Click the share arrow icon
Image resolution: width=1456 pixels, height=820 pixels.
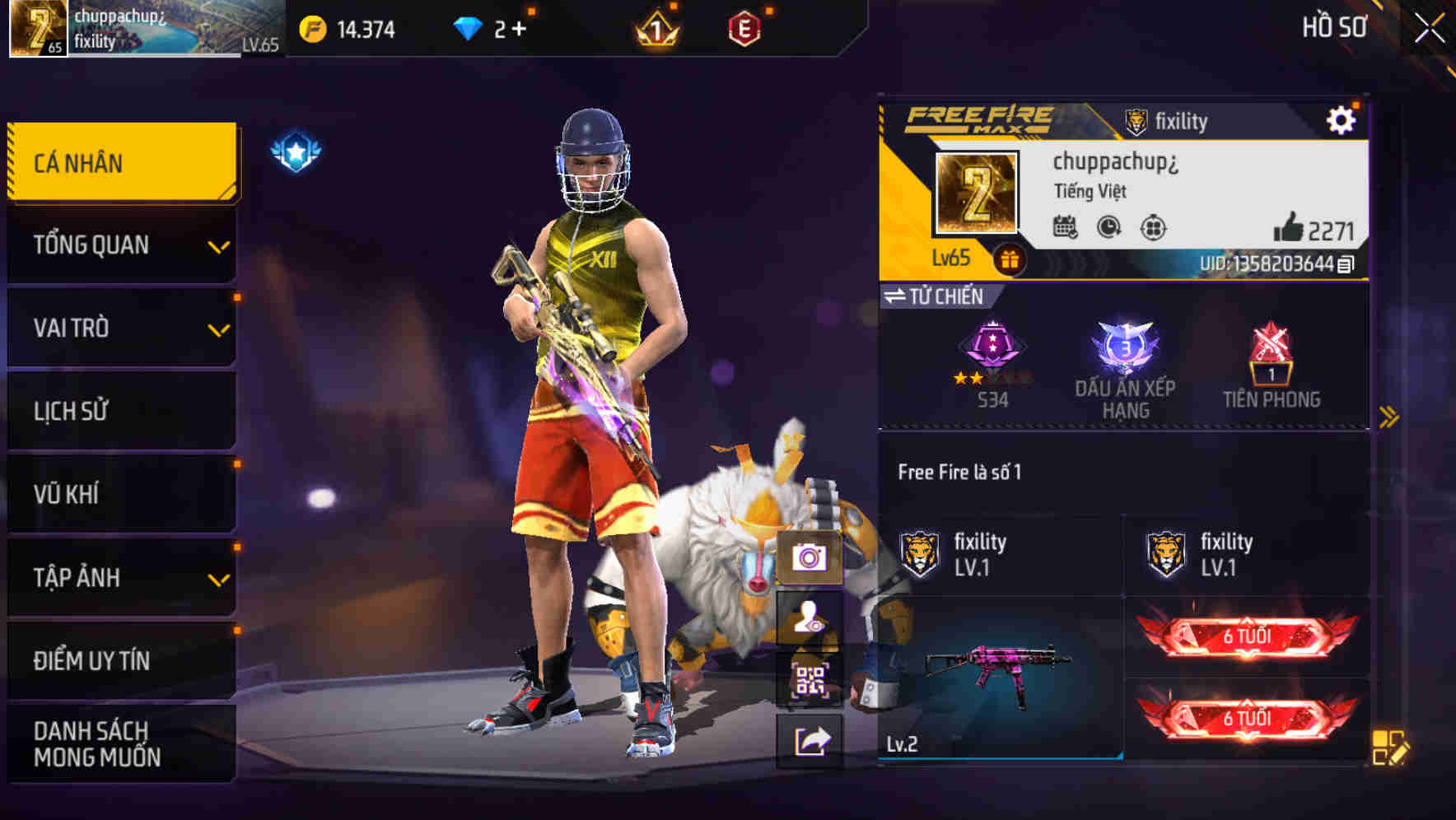click(x=811, y=739)
